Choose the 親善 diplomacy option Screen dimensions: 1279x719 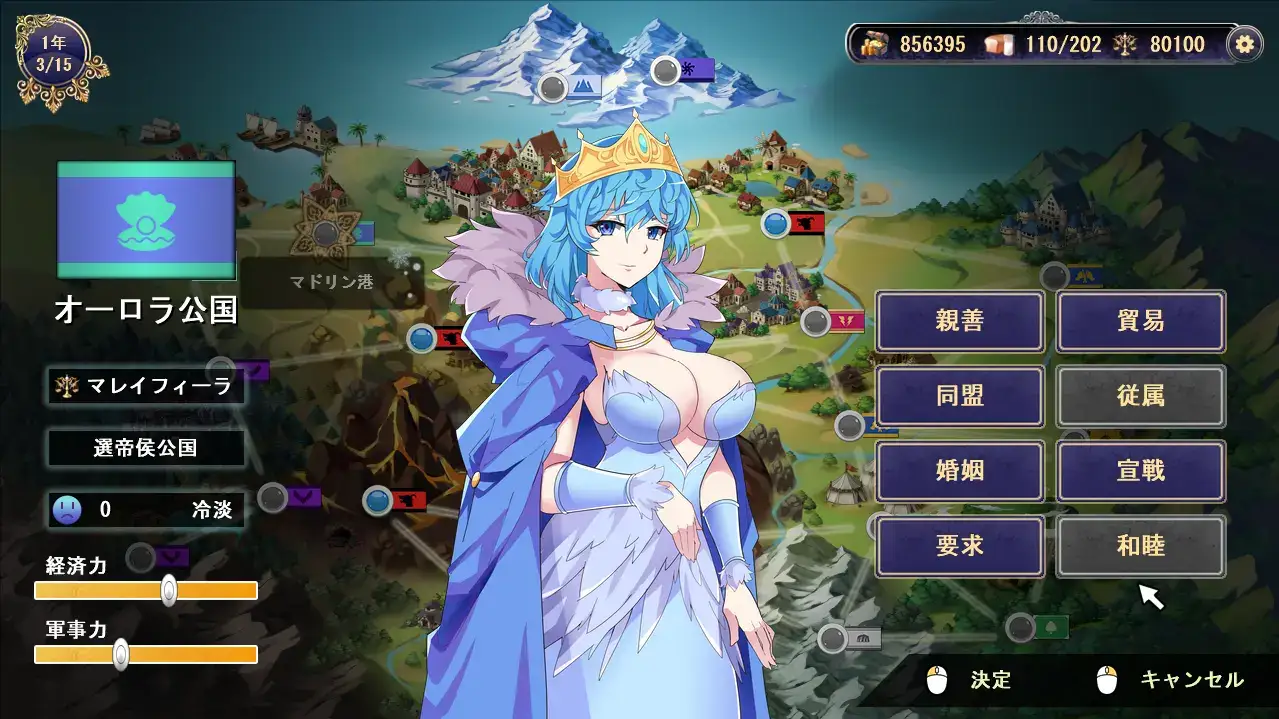960,321
